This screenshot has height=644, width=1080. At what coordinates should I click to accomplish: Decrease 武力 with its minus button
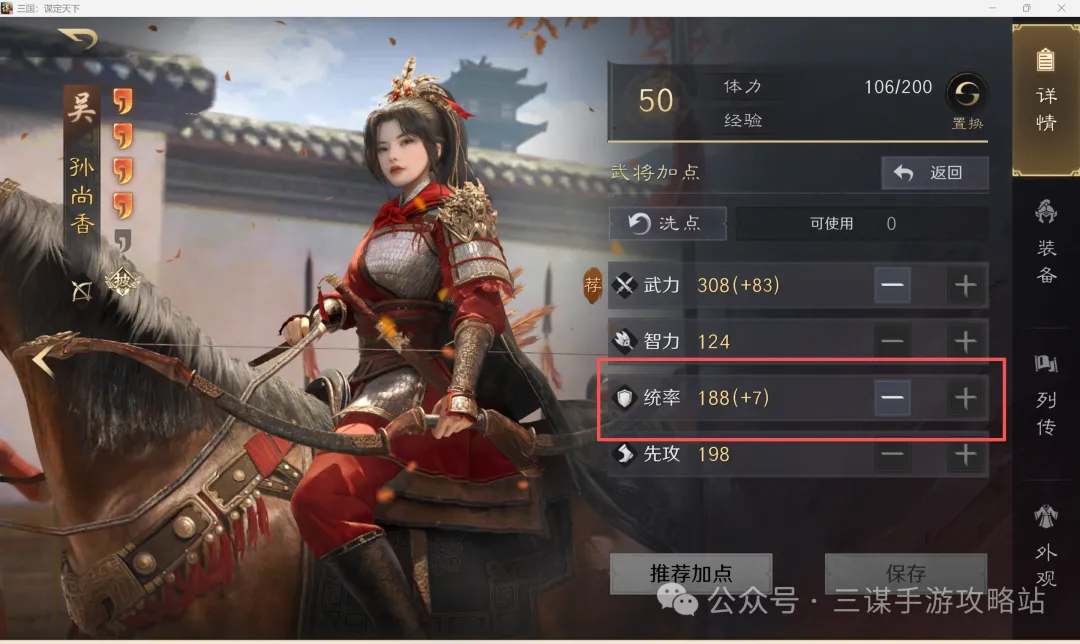(892, 286)
